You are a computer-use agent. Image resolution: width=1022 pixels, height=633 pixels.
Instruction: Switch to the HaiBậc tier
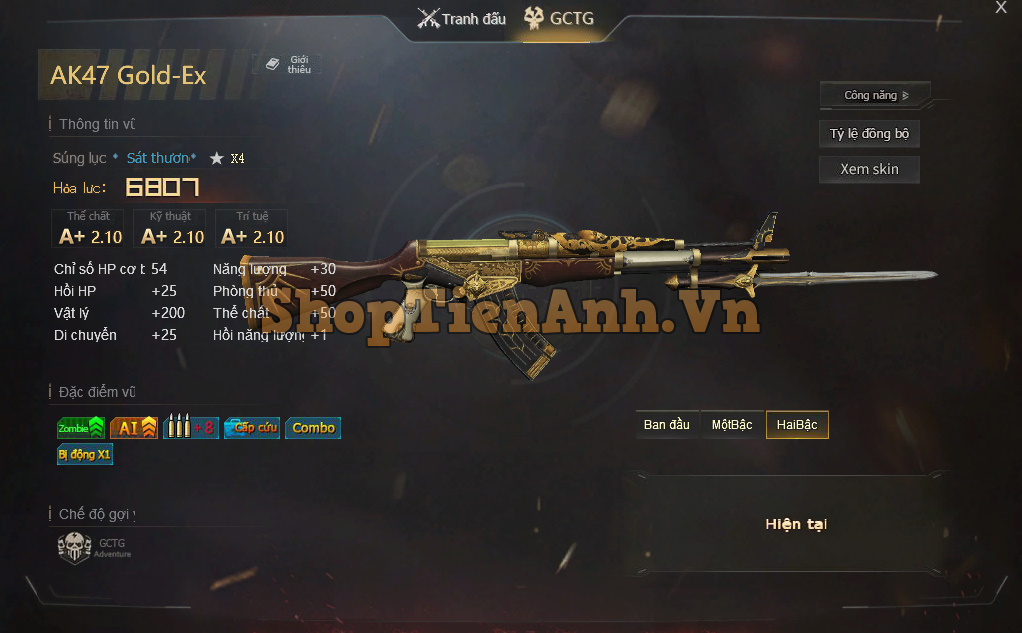point(797,425)
